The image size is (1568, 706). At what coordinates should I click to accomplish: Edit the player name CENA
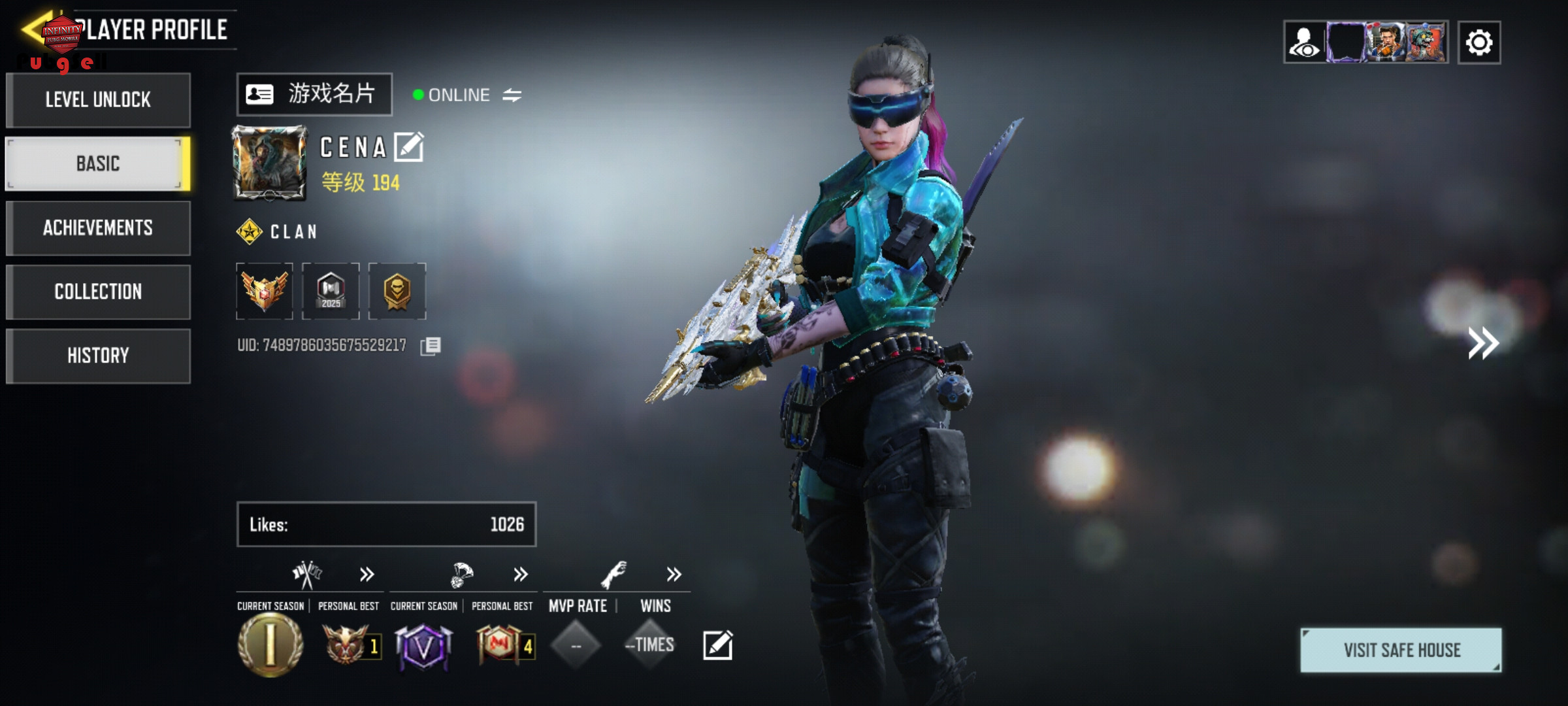(409, 147)
